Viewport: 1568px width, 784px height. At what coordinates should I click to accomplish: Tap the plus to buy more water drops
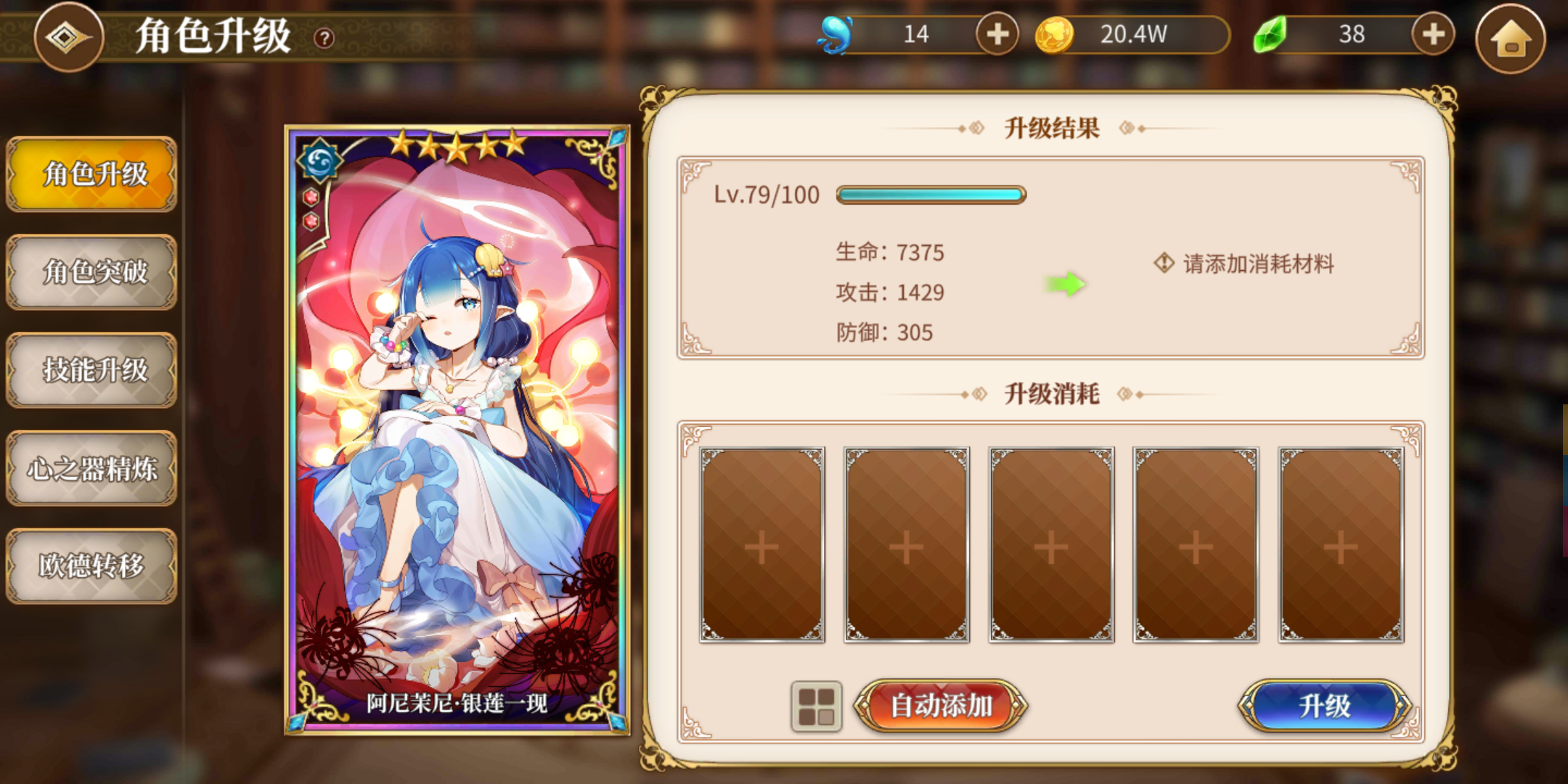(998, 33)
